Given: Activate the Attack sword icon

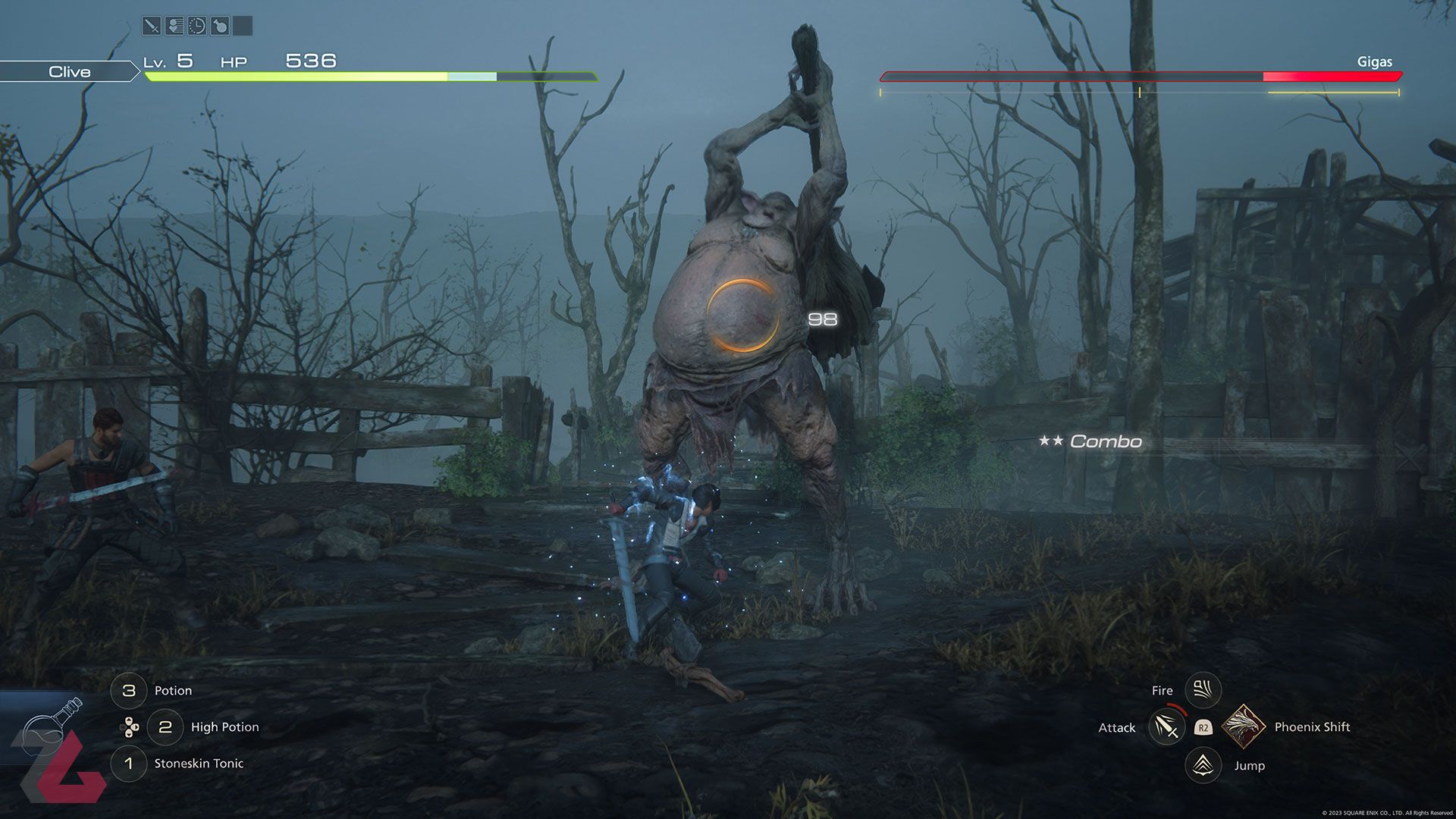Looking at the screenshot, I should pos(1166,727).
